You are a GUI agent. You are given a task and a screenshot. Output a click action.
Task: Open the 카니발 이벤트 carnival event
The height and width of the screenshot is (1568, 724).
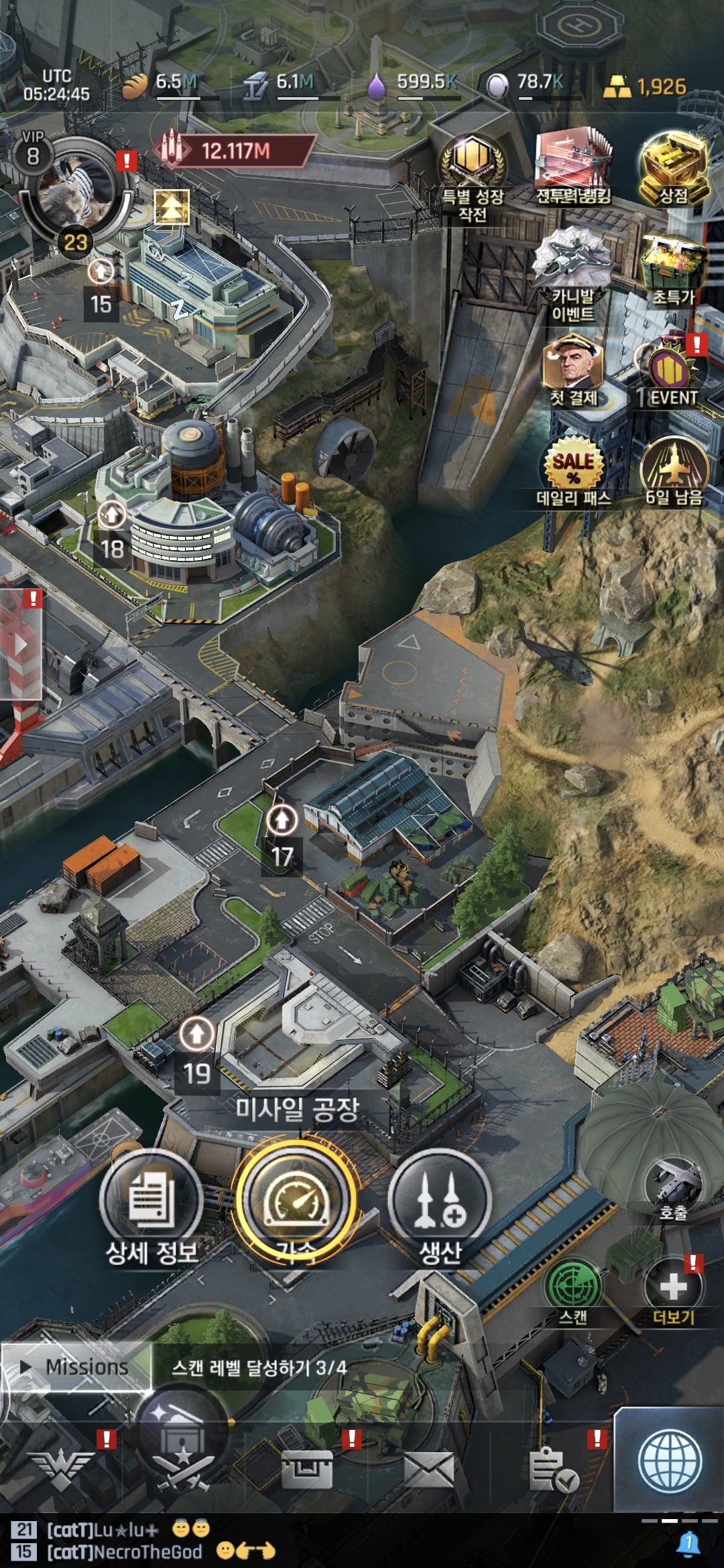click(573, 267)
